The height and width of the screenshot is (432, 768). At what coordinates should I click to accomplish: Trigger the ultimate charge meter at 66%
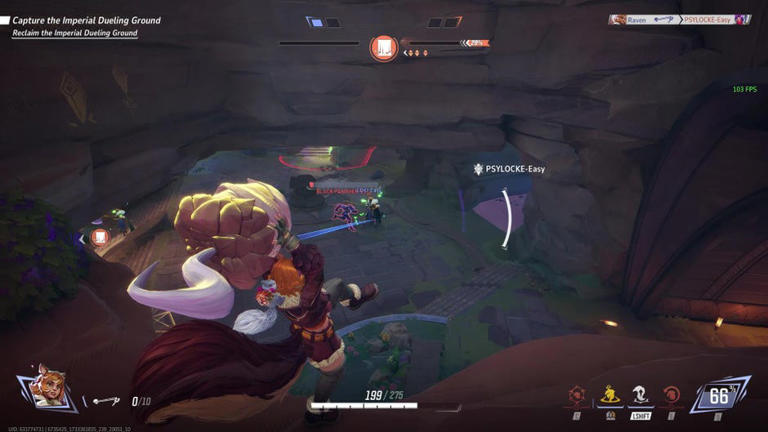pyautogui.click(x=718, y=395)
